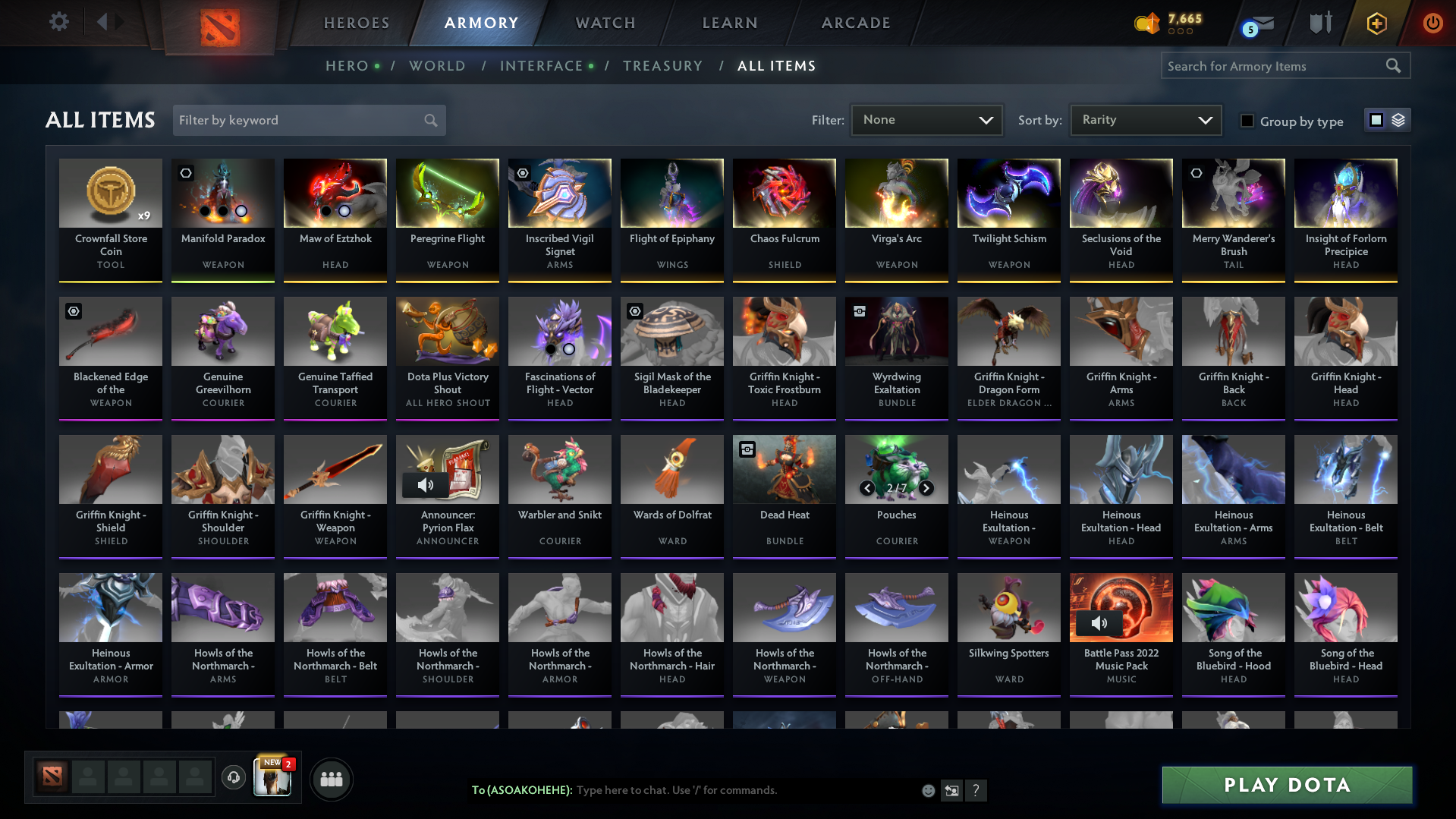Click the gold plus Dota Plus icon
The height and width of the screenshot is (819, 1456).
click(1376, 24)
